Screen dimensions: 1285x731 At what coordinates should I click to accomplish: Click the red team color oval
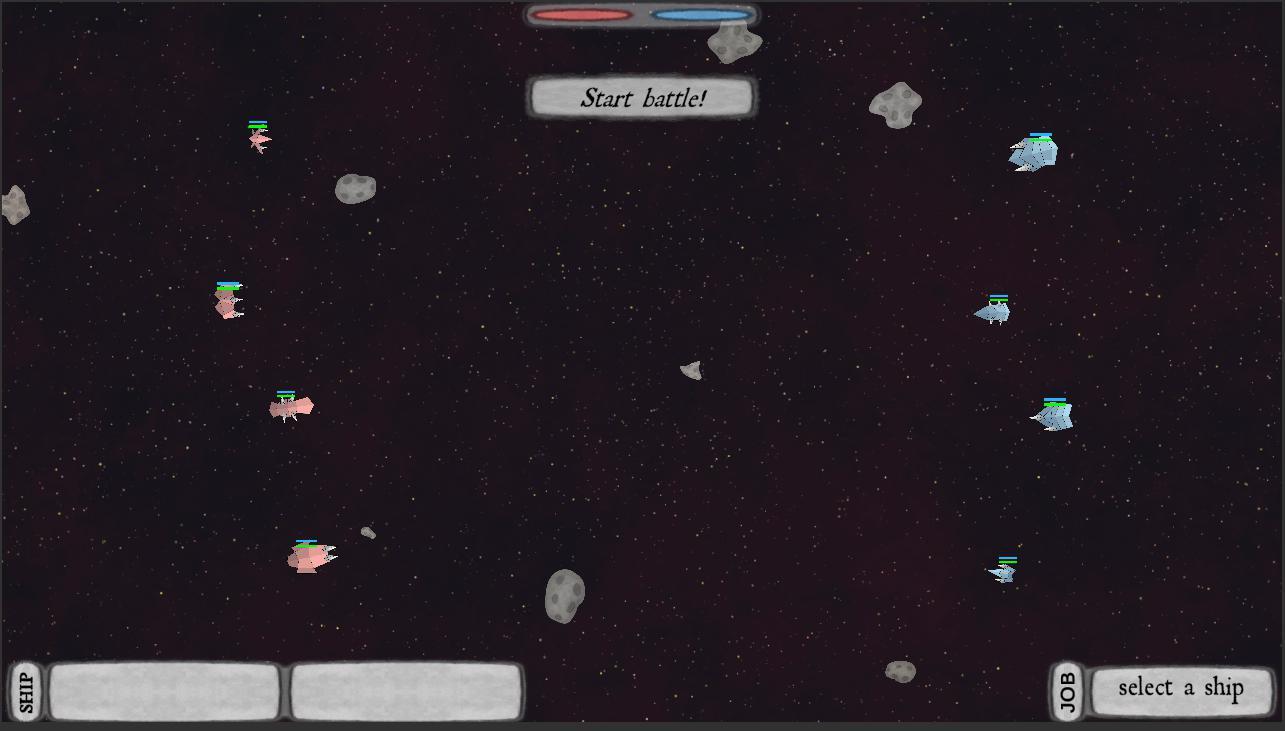coord(580,15)
